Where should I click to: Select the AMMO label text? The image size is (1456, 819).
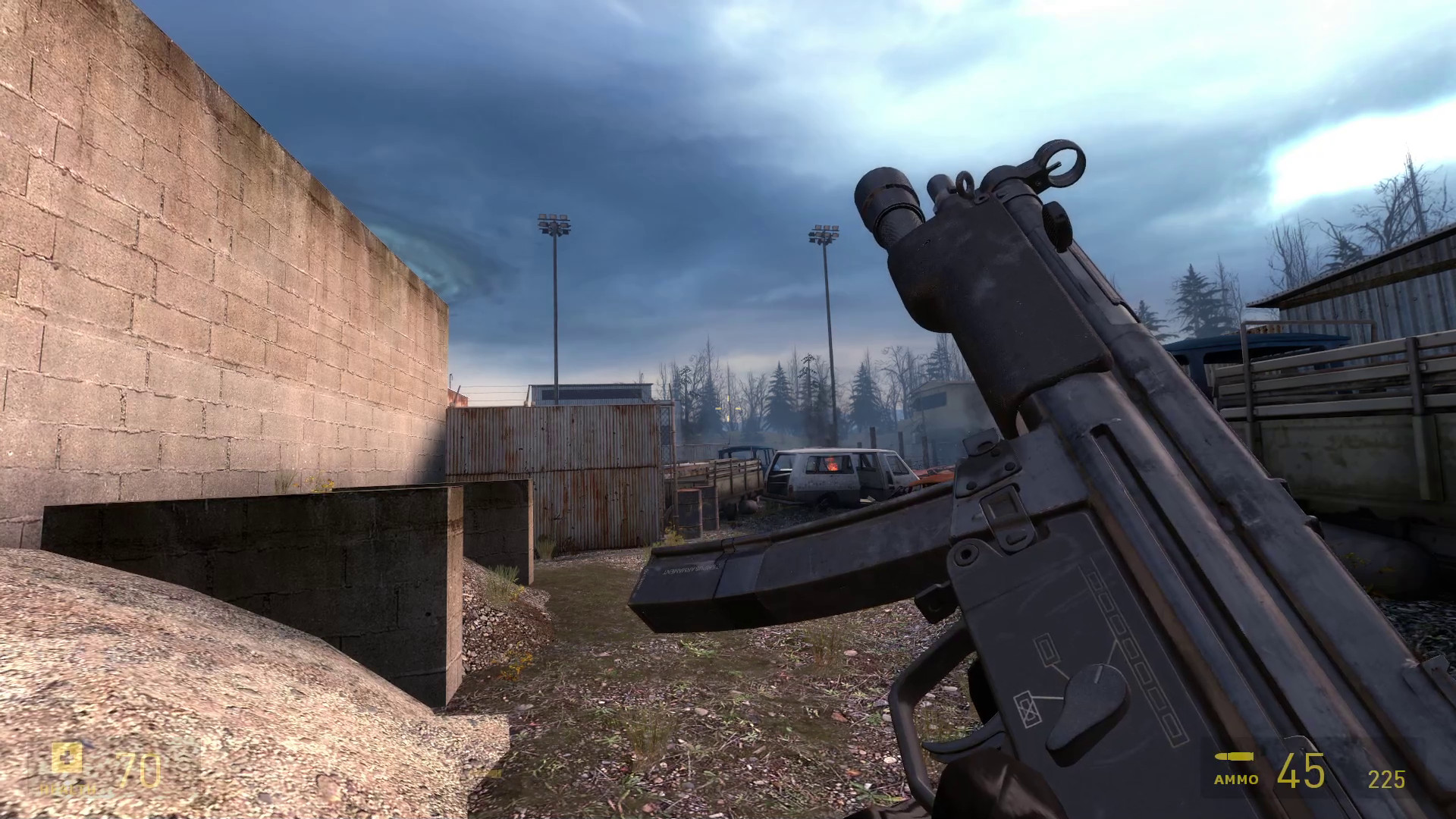click(1235, 778)
